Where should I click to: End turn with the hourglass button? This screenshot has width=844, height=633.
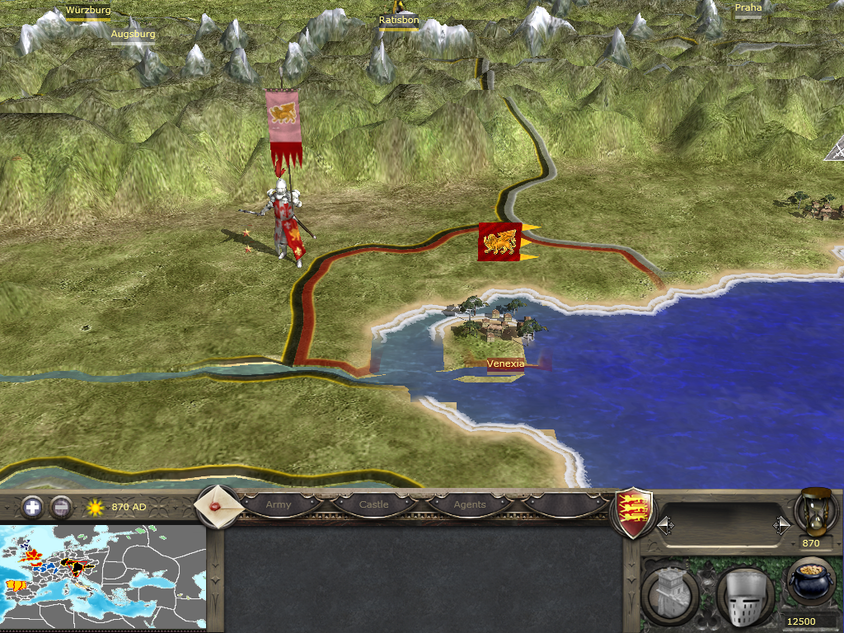(x=815, y=511)
